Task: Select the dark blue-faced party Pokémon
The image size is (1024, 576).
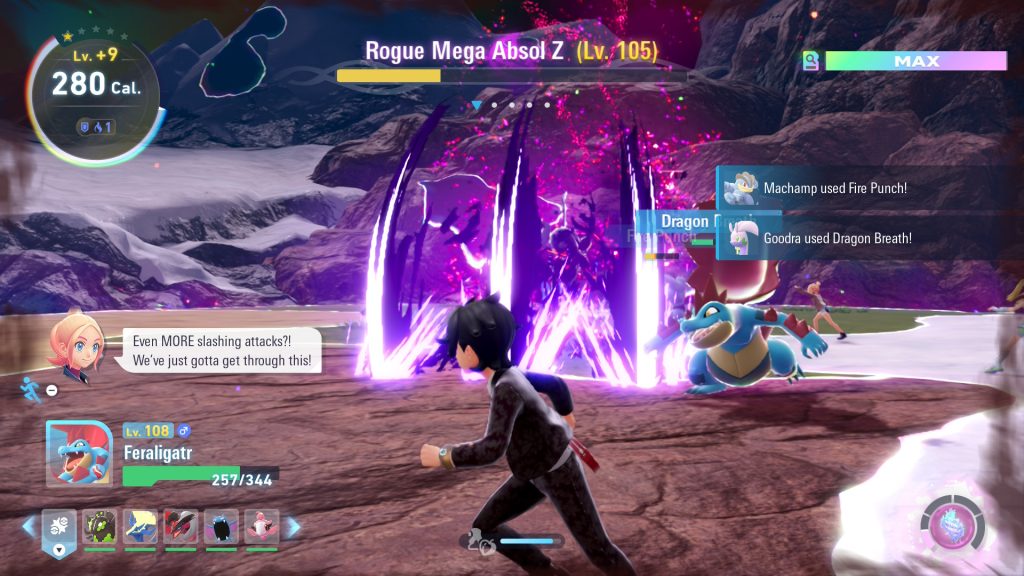Action: coord(221,526)
